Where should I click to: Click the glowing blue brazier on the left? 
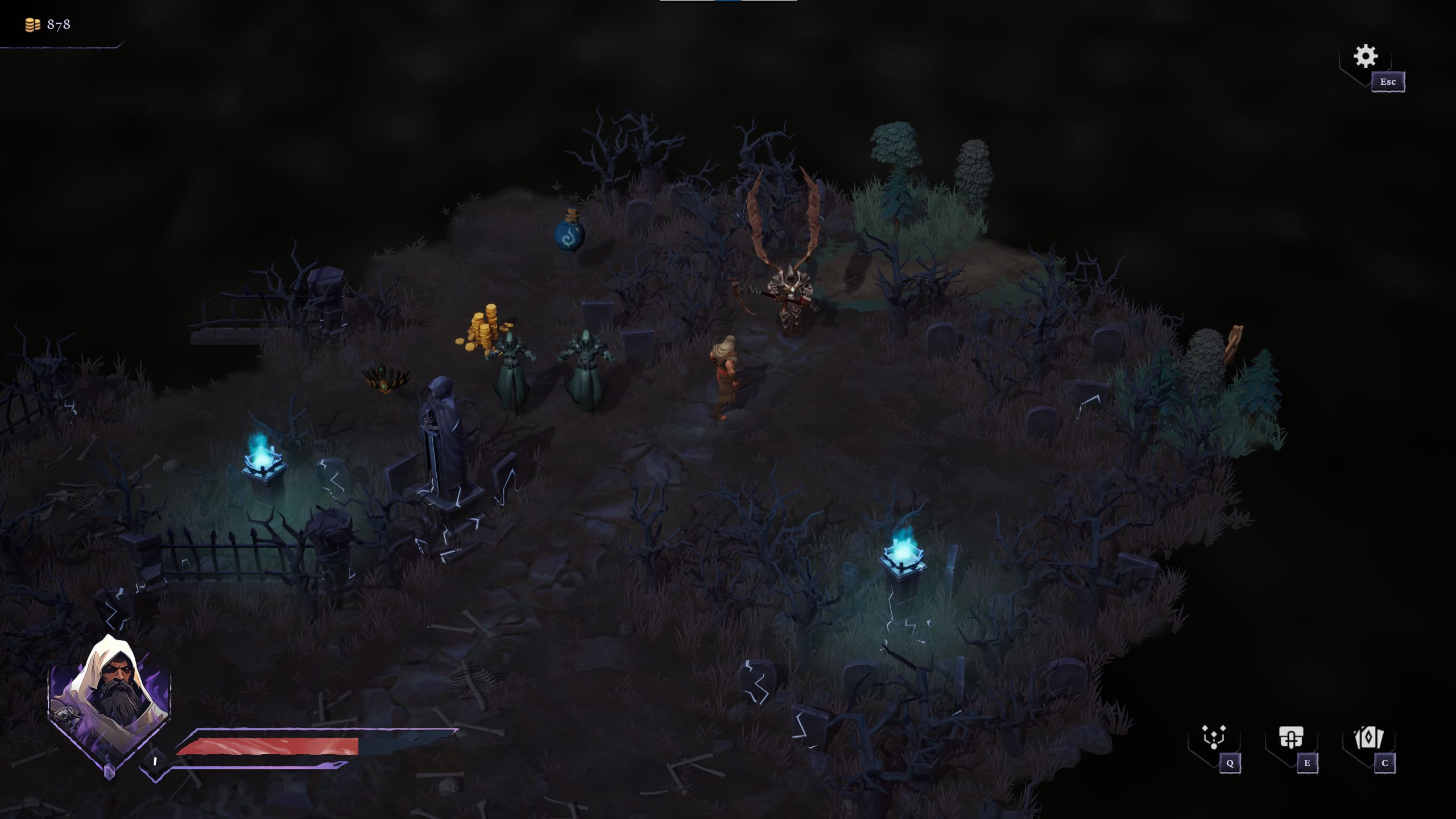263,466
